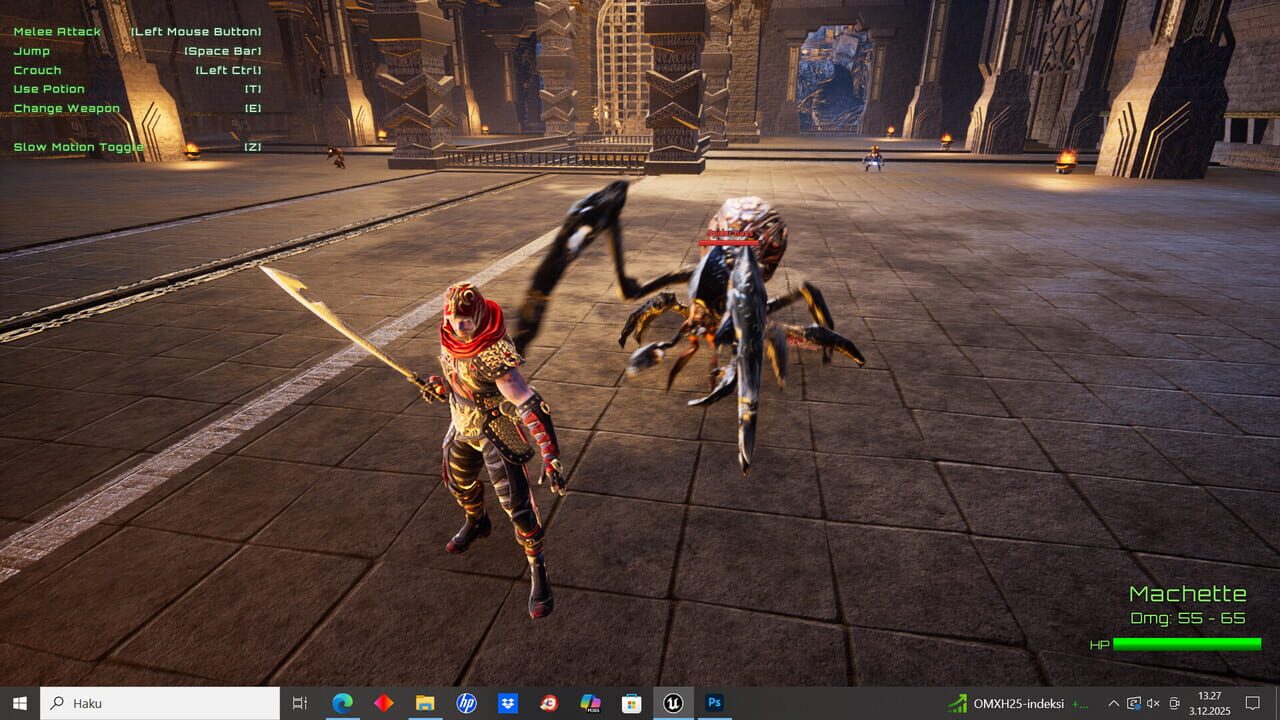Launch the Dropbox app
The width and height of the screenshot is (1280, 720).
[508, 703]
